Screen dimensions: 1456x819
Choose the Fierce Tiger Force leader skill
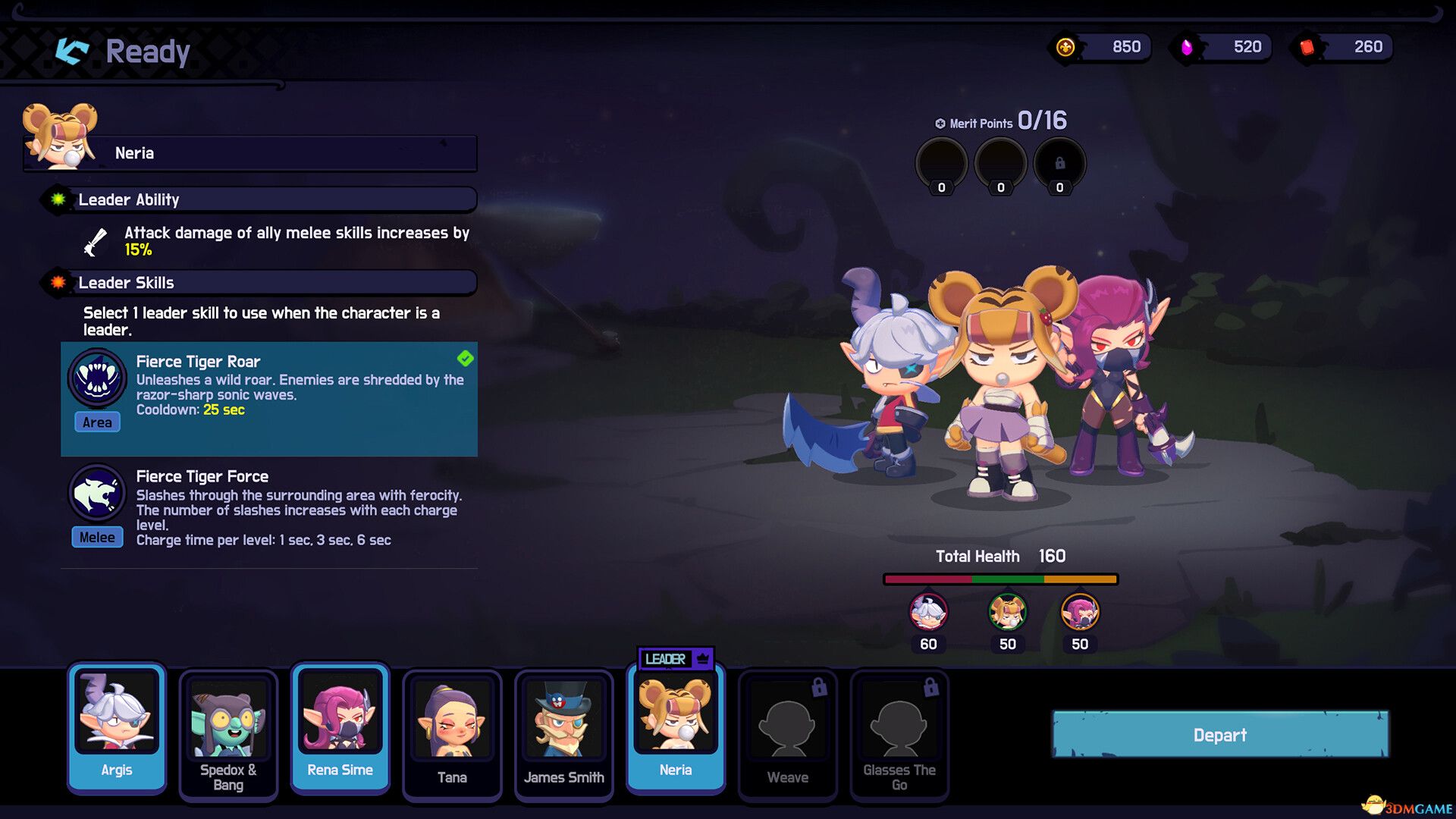pos(269,508)
